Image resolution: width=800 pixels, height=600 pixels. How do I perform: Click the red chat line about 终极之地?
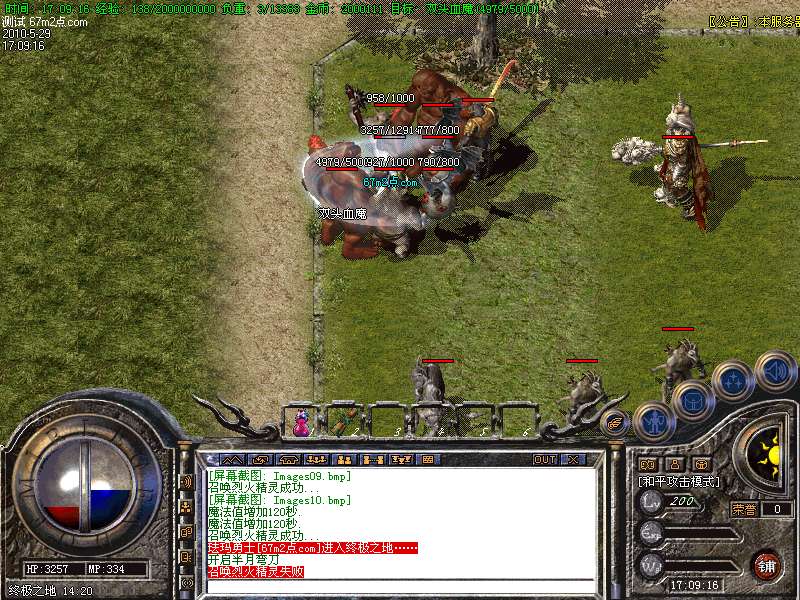[312, 548]
